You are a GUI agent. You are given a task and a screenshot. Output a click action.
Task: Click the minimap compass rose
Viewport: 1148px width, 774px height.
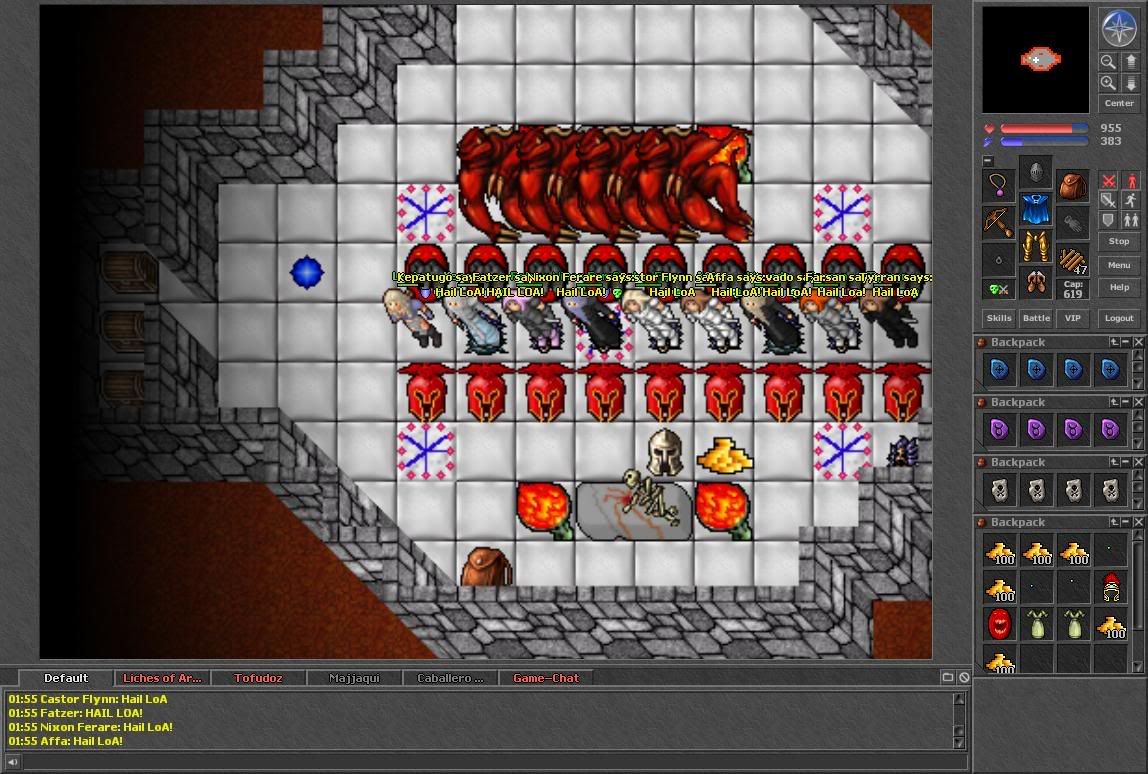coord(1119,28)
